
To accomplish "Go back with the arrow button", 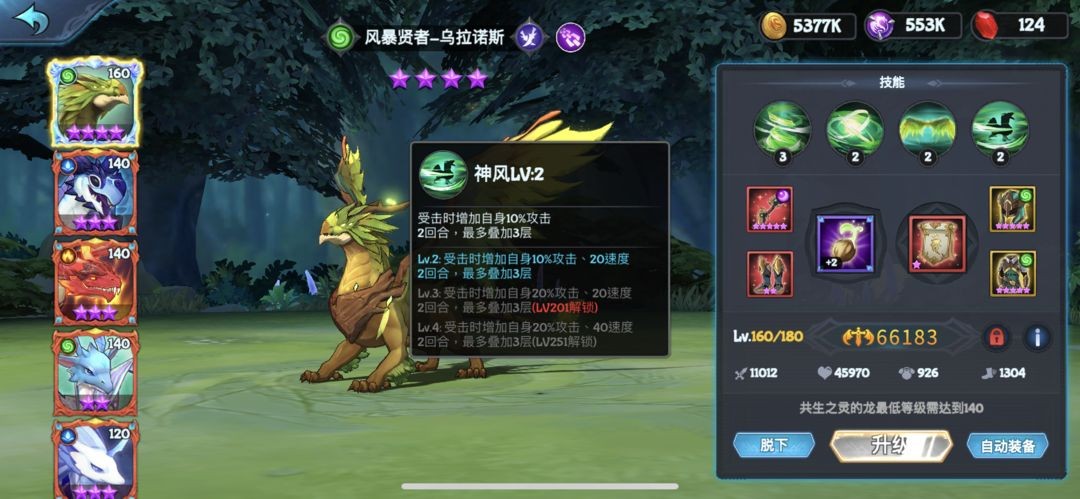I will click(x=31, y=19).
